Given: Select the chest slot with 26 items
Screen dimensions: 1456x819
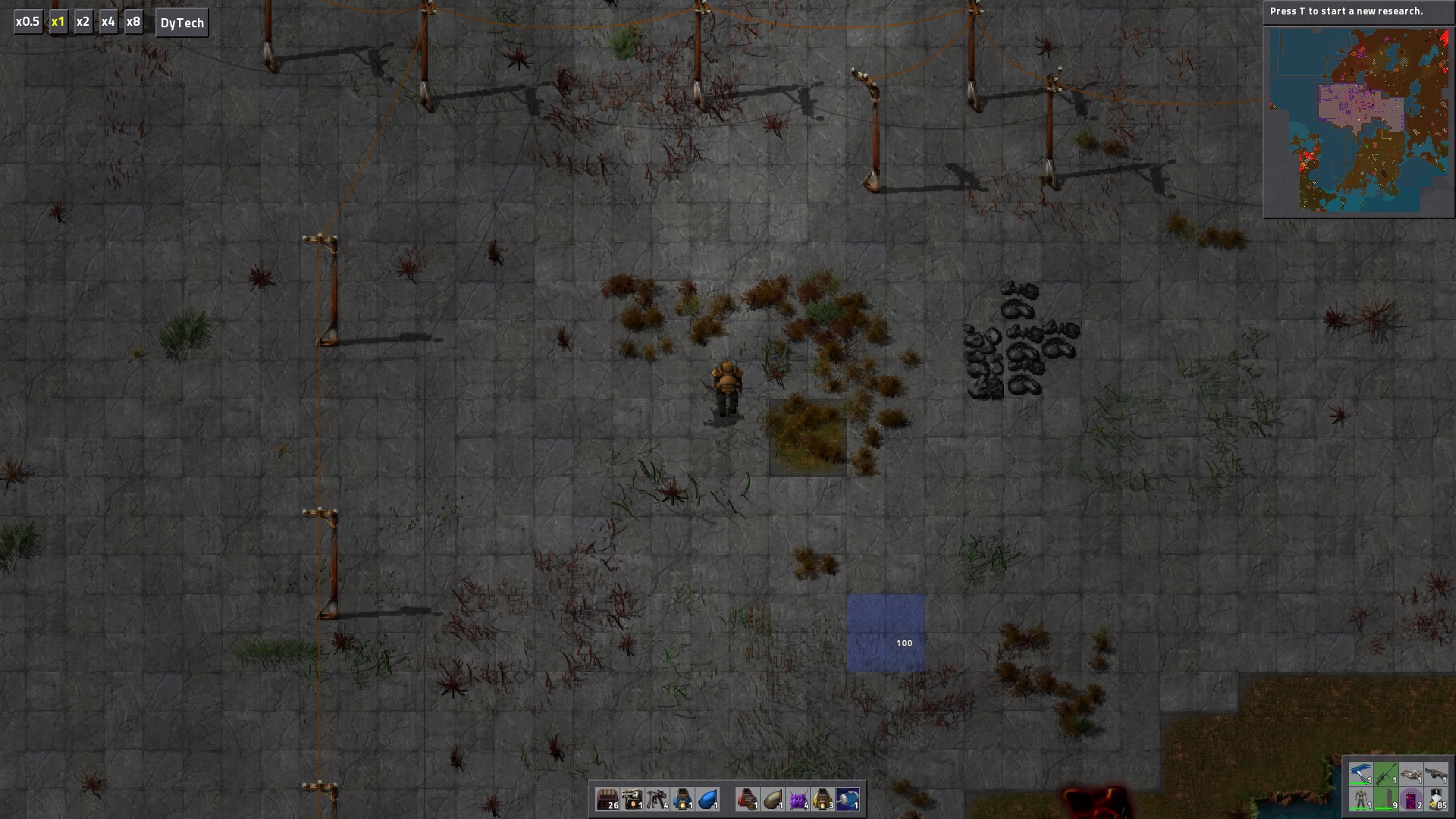Looking at the screenshot, I should point(607,799).
